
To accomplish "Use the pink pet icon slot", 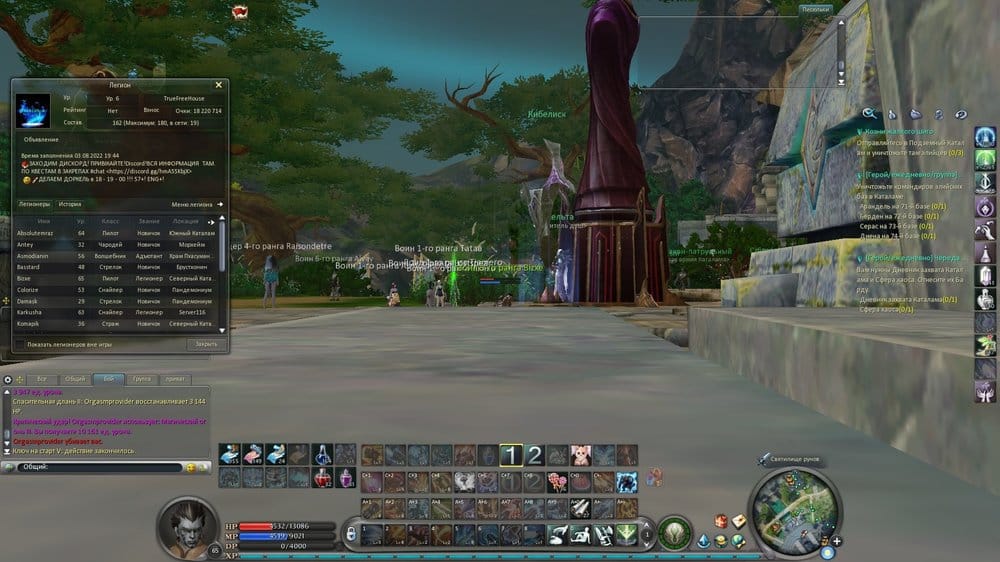I will tap(580, 456).
